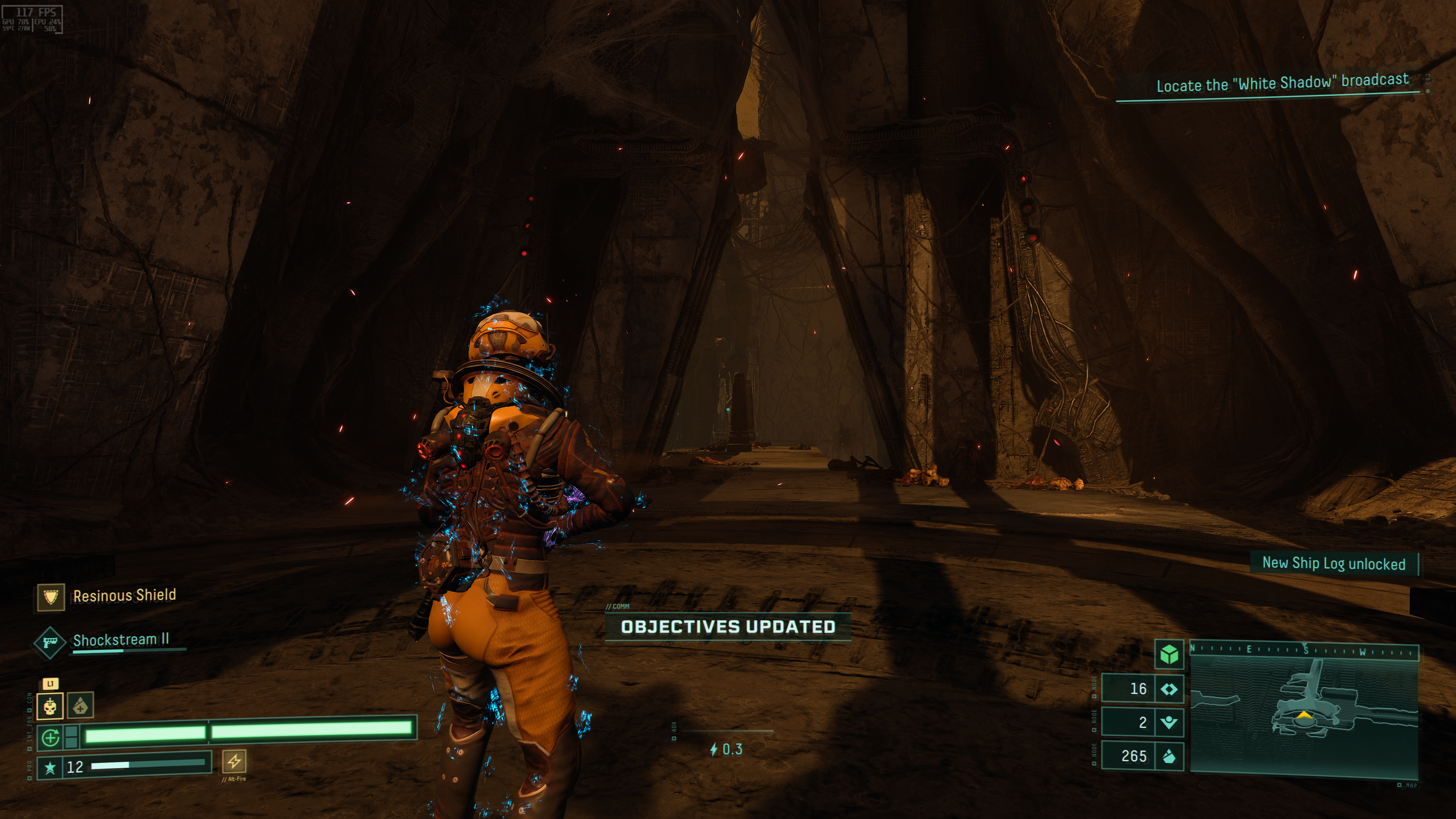Select the Resinous Shield icon

click(51, 597)
